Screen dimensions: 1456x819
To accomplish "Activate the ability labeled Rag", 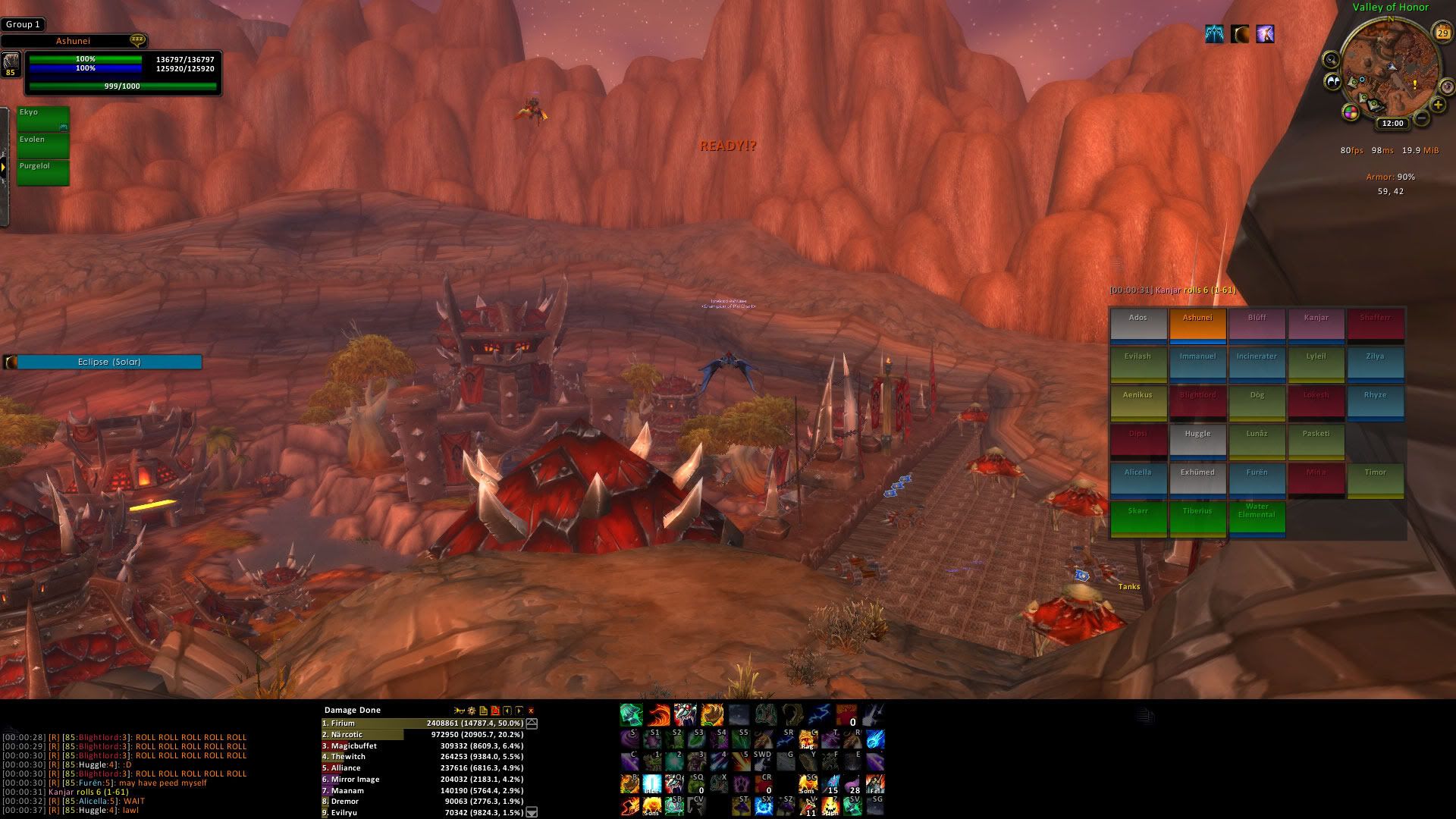I will pyautogui.click(x=808, y=739).
